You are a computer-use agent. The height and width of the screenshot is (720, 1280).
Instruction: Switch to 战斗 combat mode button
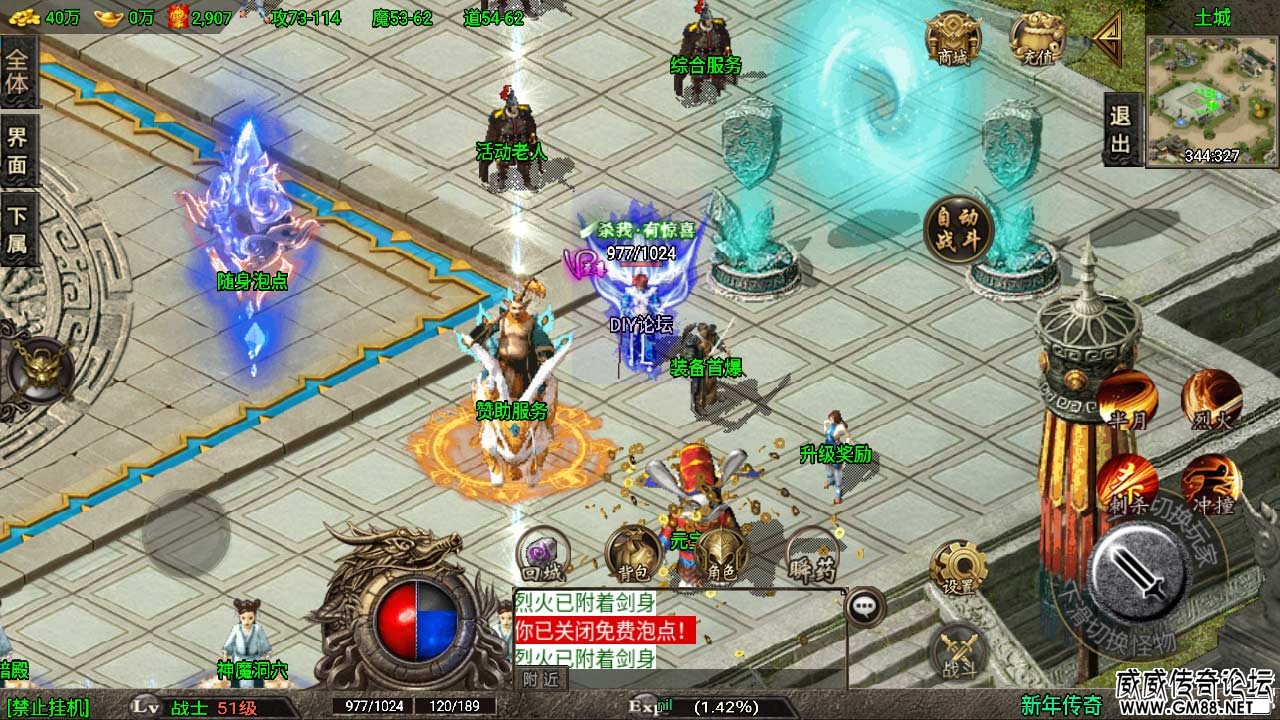[958, 653]
